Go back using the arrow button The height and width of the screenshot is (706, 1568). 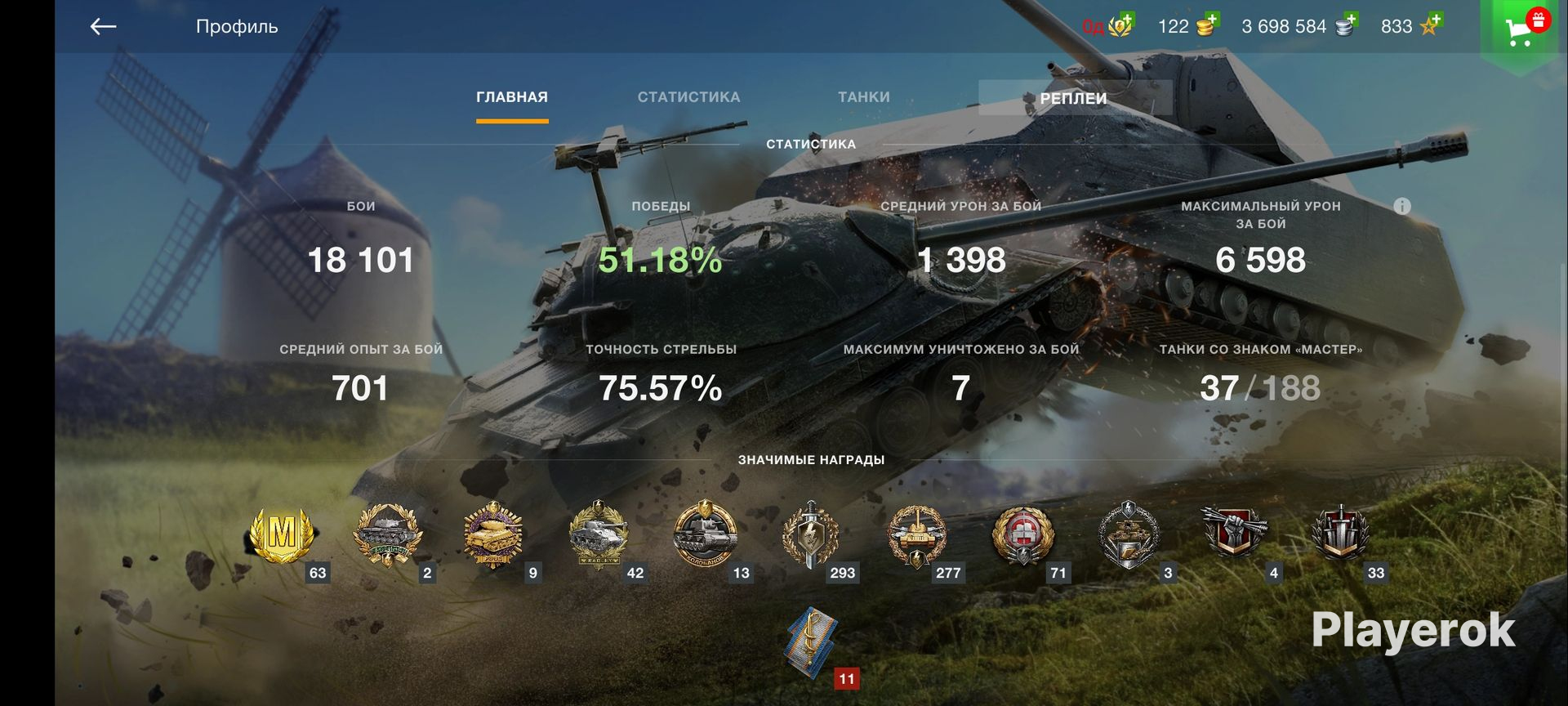(103, 27)
